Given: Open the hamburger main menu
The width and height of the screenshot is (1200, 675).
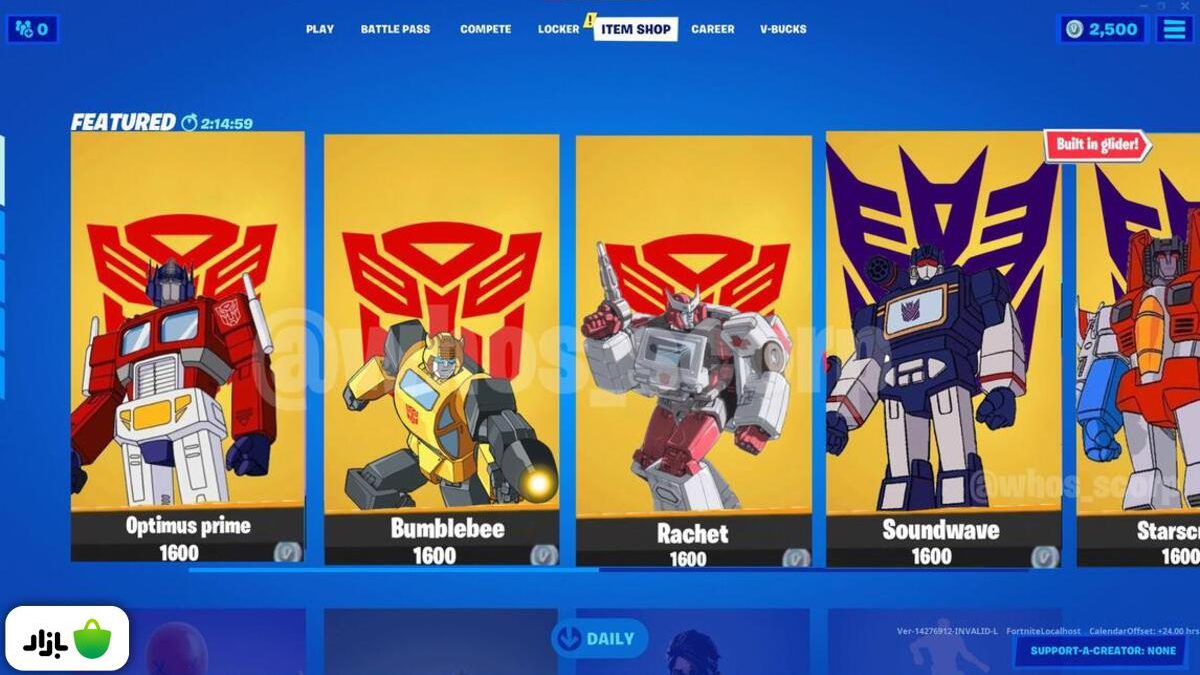Looking at the screenshot, I should 1174,29.
